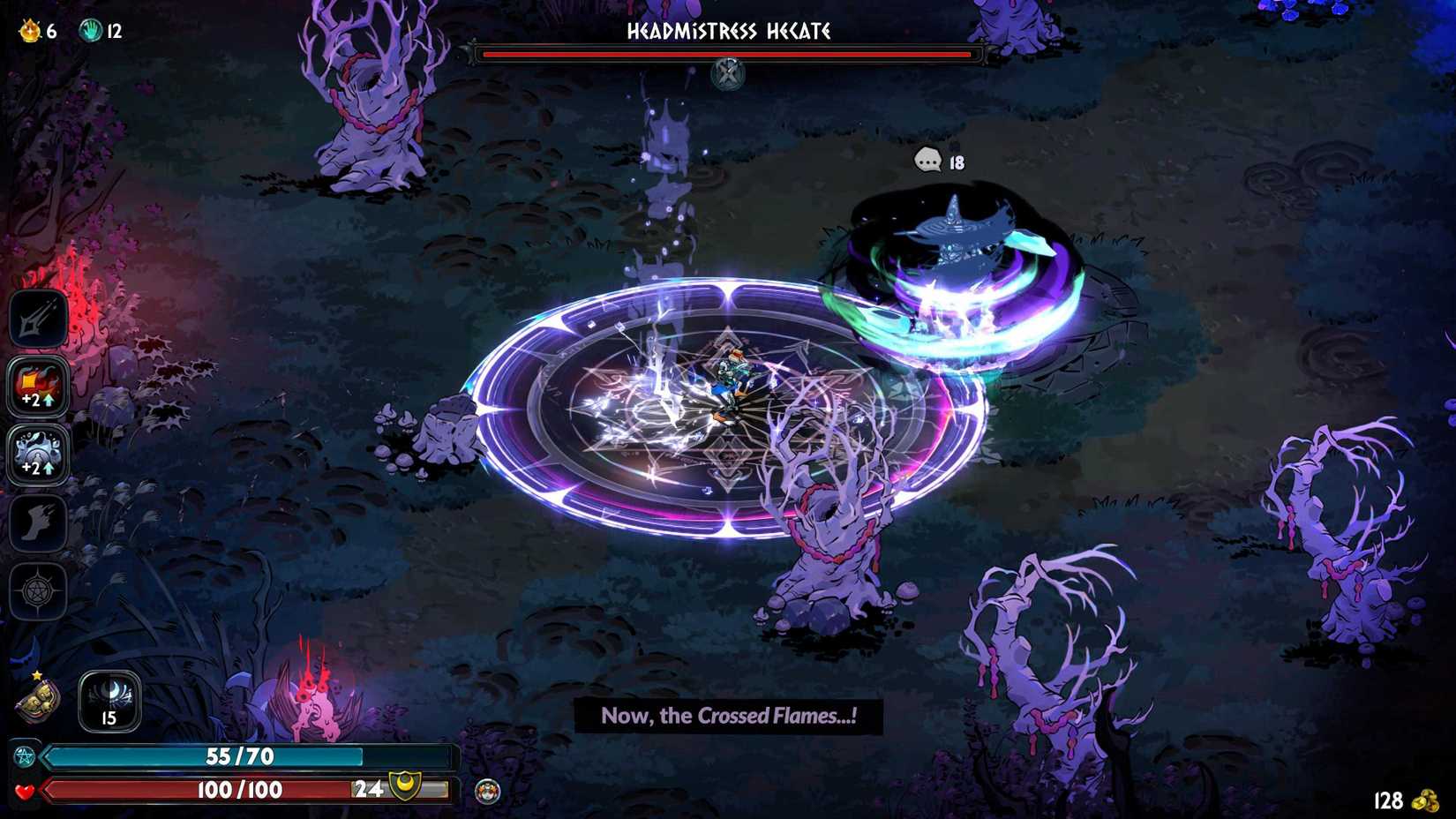
Task: Click the pentagram icon beside the magick bar
Action: coord(23,756)
